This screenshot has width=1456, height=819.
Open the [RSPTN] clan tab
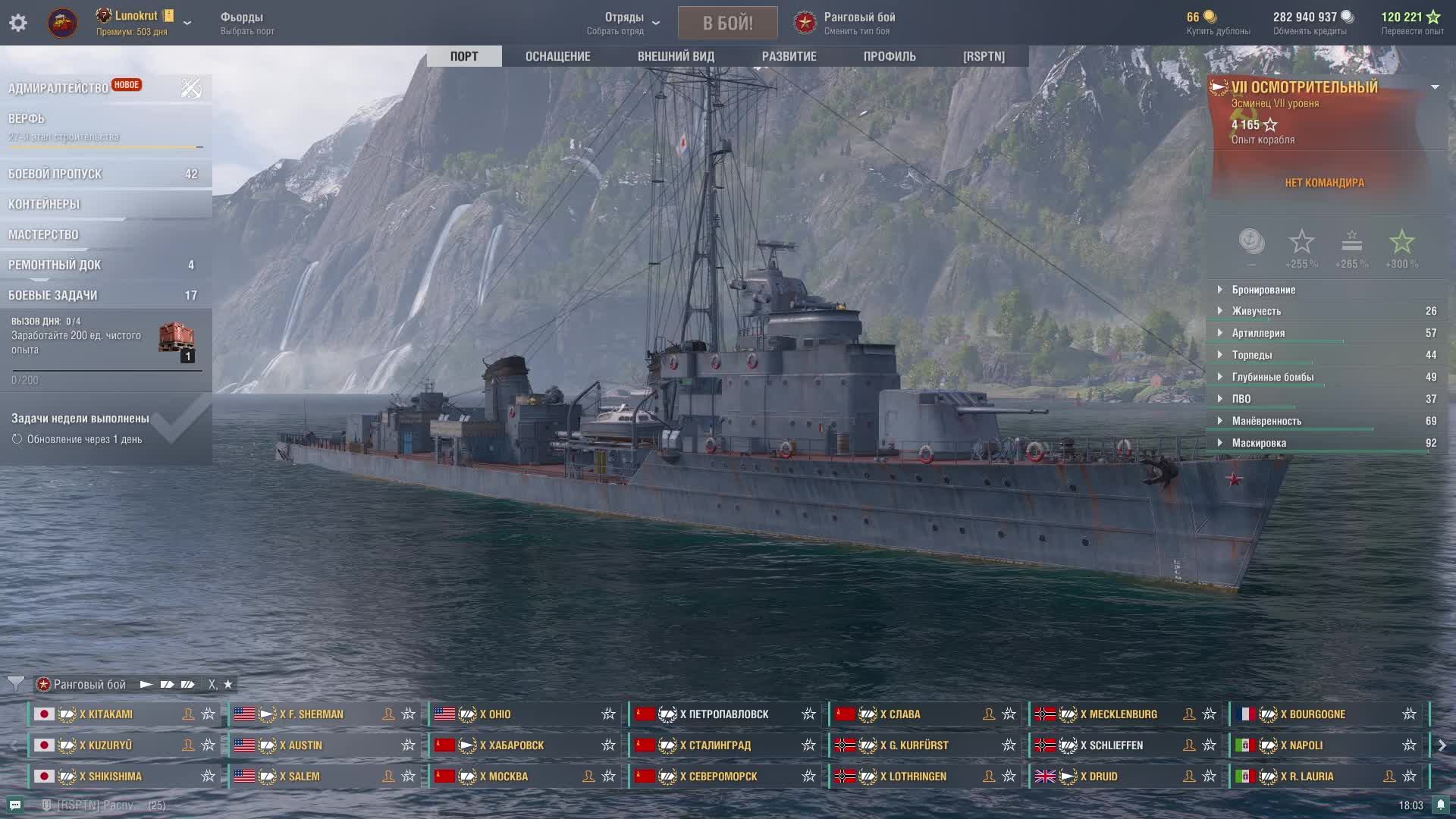pyautogui.click(x=984, y=56)
